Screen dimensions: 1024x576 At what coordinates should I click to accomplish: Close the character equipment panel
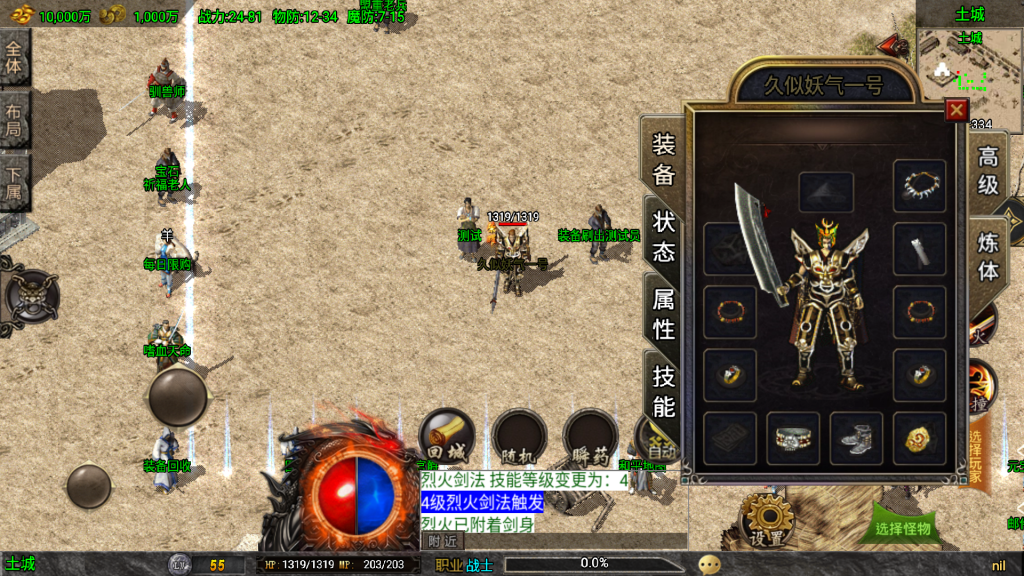point(957,110)
